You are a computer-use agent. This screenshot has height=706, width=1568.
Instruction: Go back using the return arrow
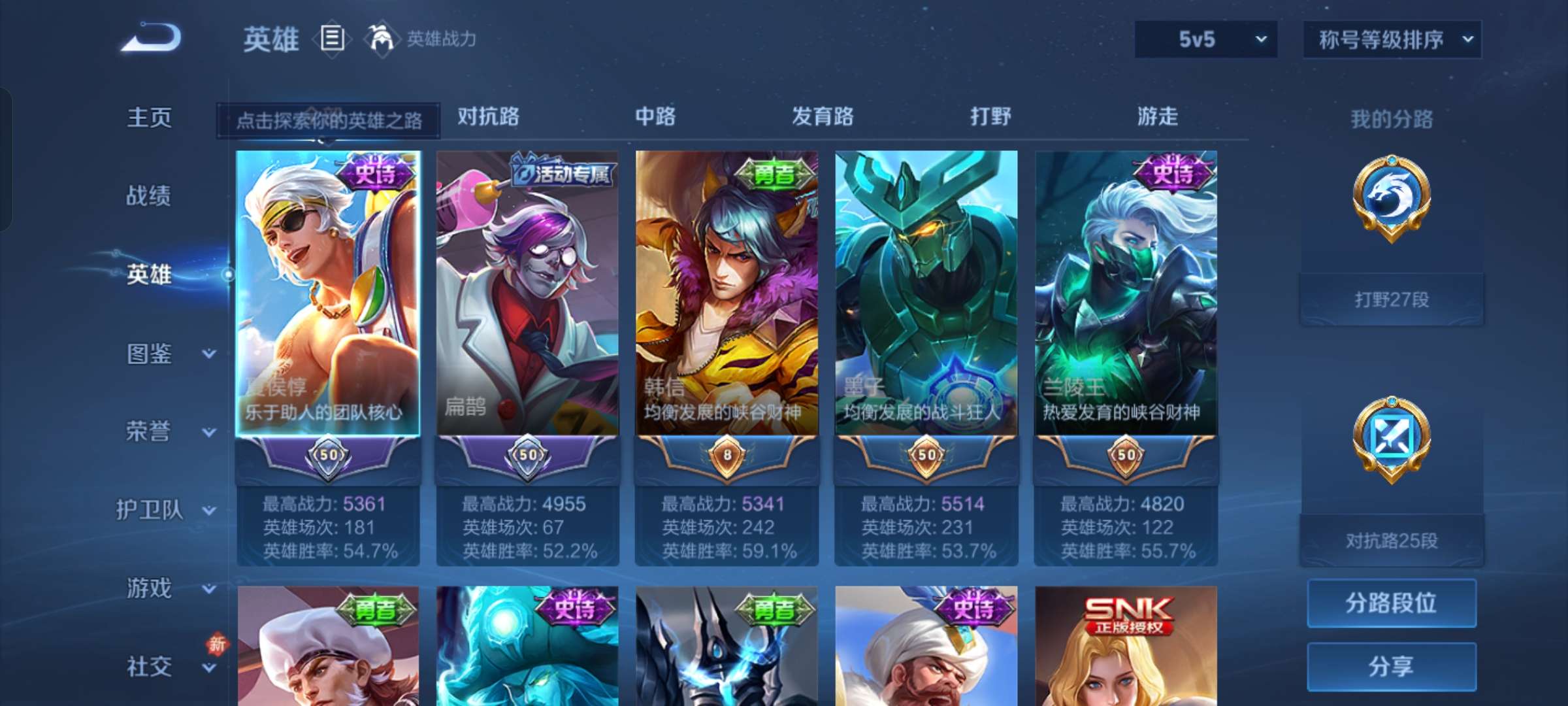pyautogui.click(x=152, y=38)
